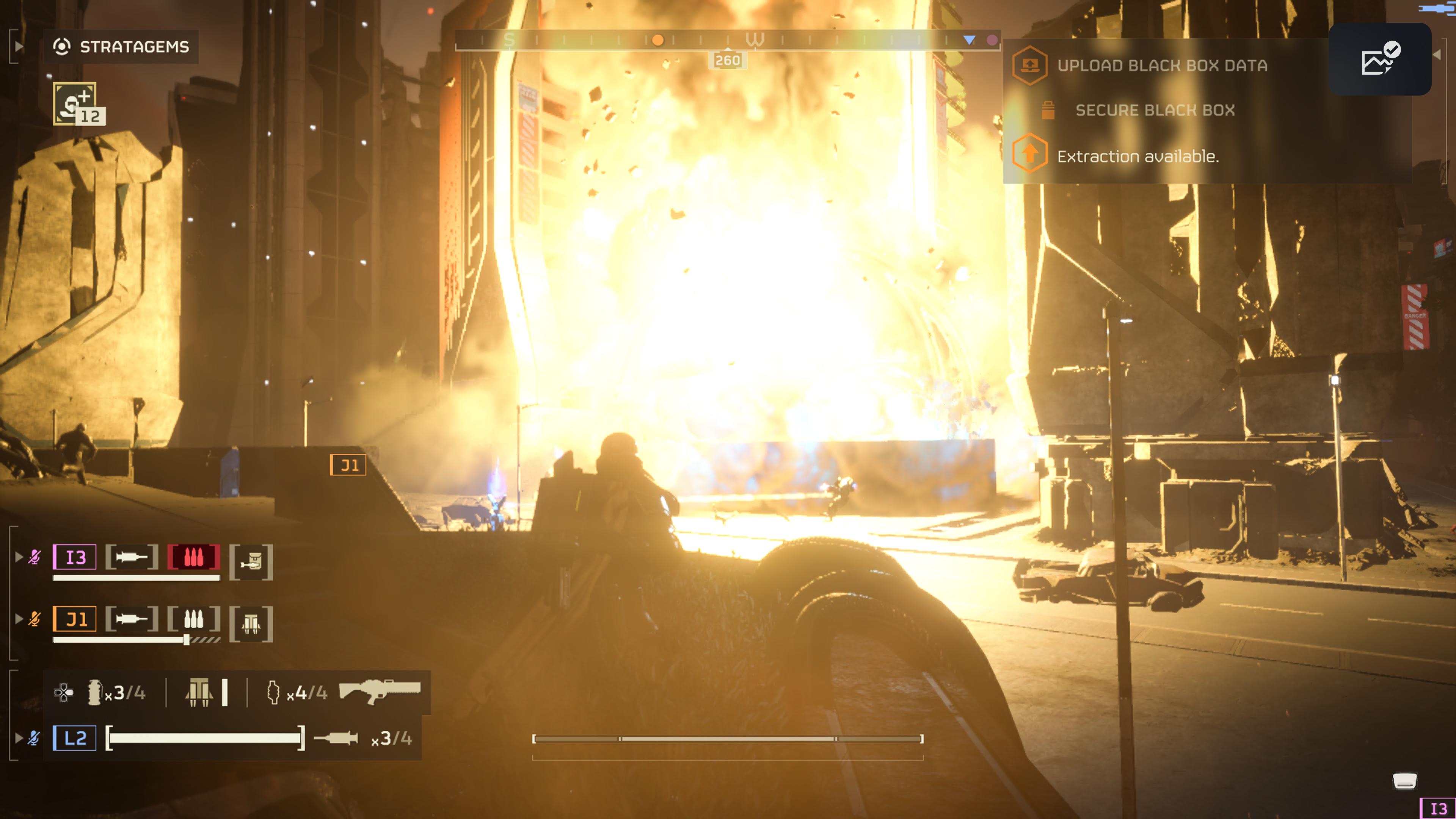The height and width of the screenshot is (819, 1456).
Task: Click J1's jump pack icon
Action: coord(251,624)
